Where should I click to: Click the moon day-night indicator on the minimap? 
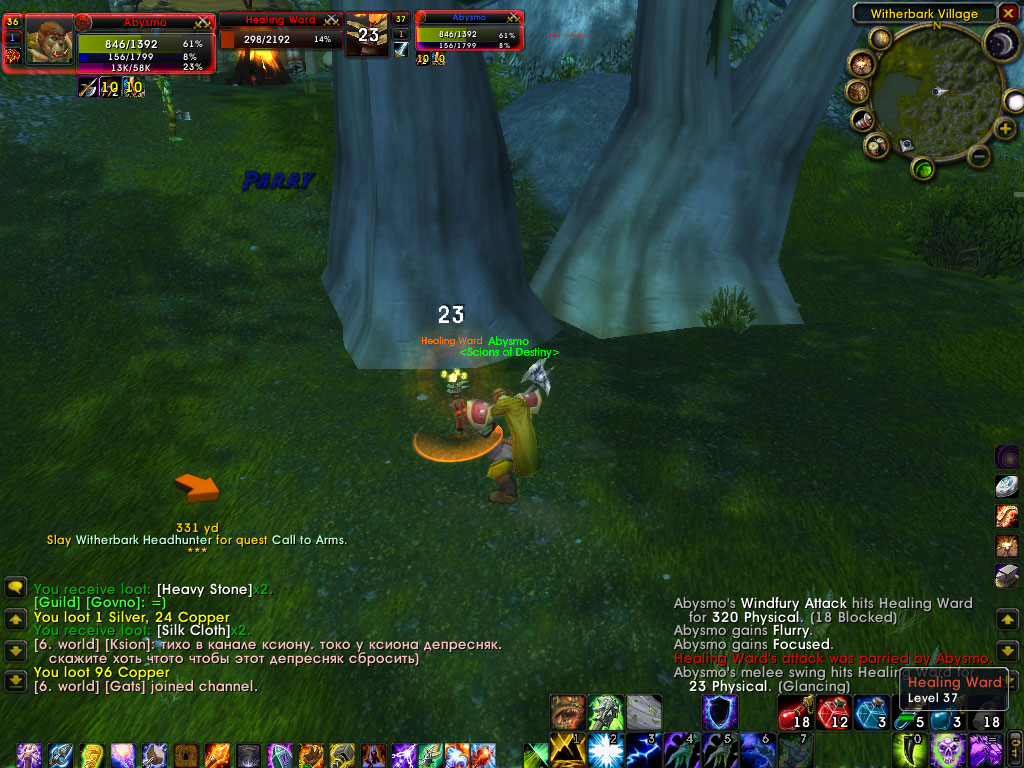(997, 43)
